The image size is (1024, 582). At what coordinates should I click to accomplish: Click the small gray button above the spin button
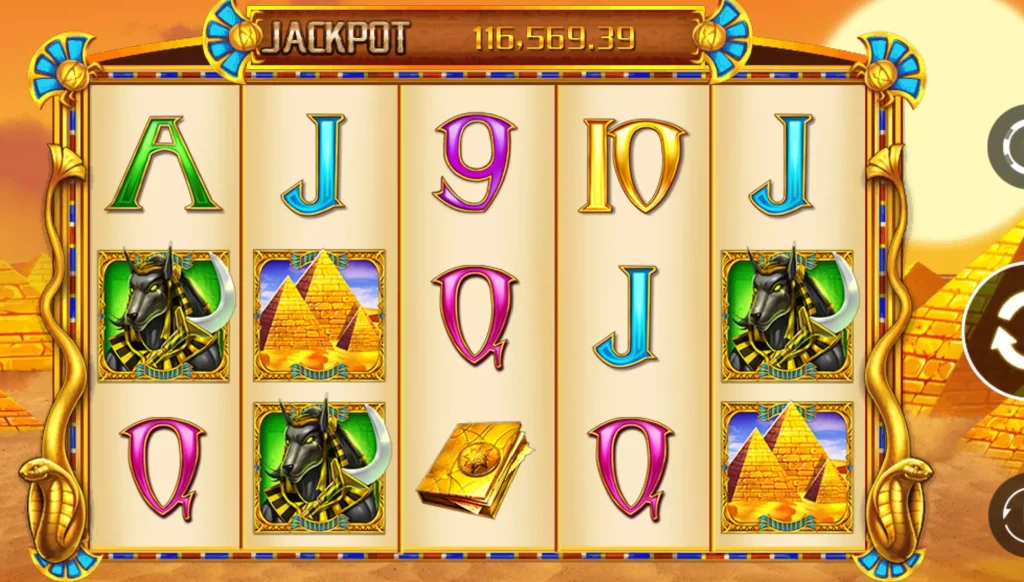[1008, 148]
